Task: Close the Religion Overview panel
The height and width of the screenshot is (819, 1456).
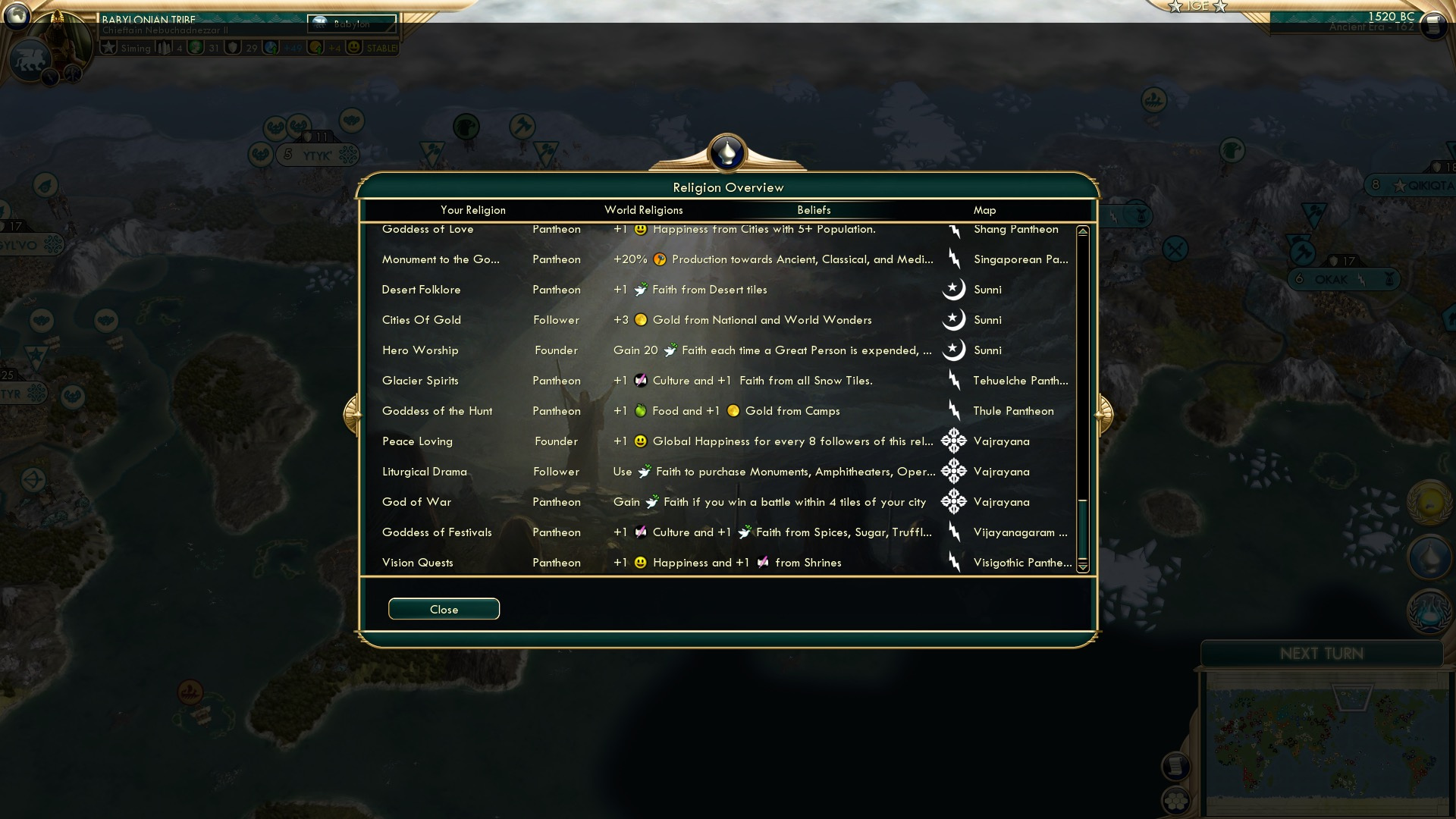Action: [444, 609]
